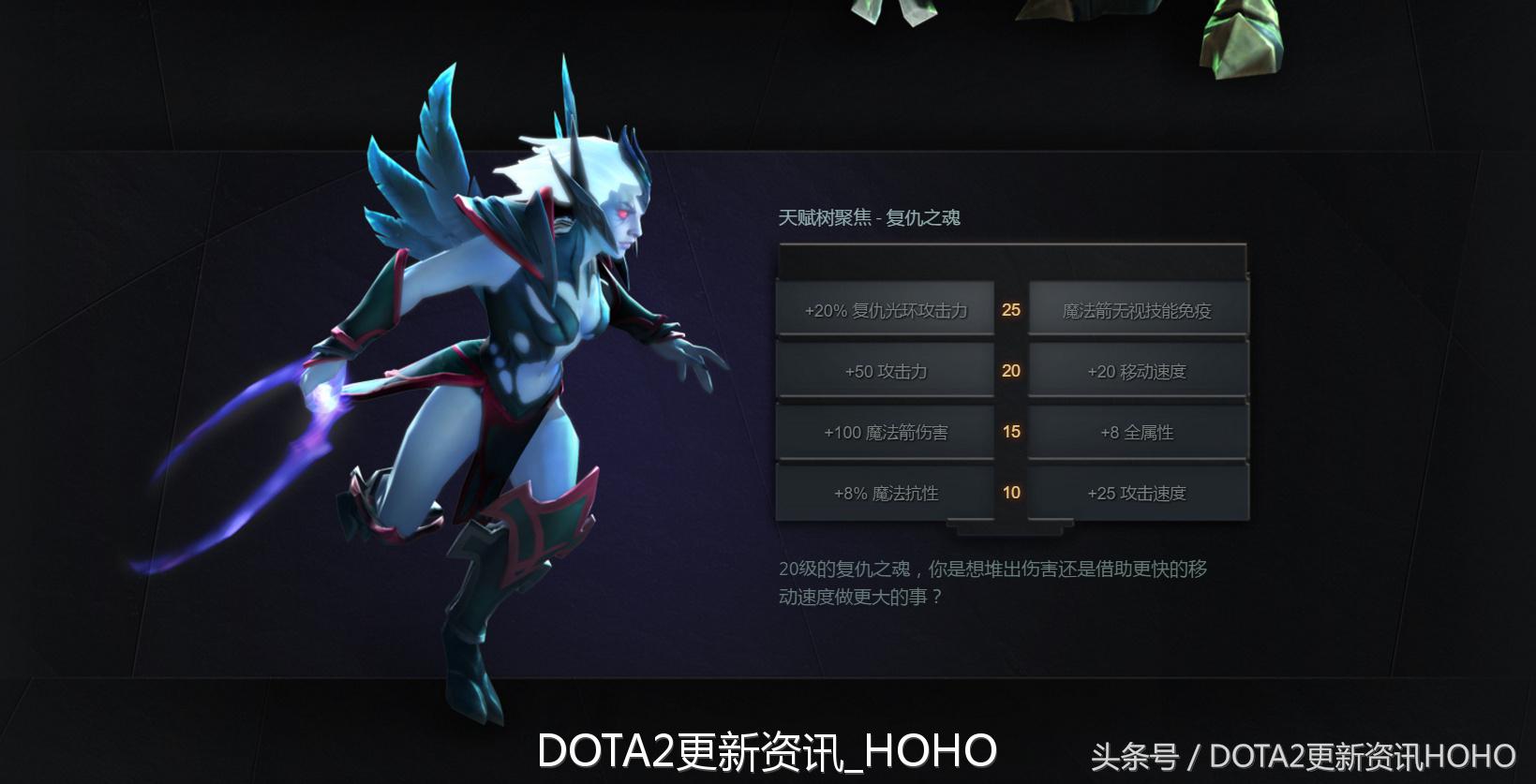Screen dimensions: 1536x784
Task: Toggle the level 25 talent tier
Action: coord(1010,309)
